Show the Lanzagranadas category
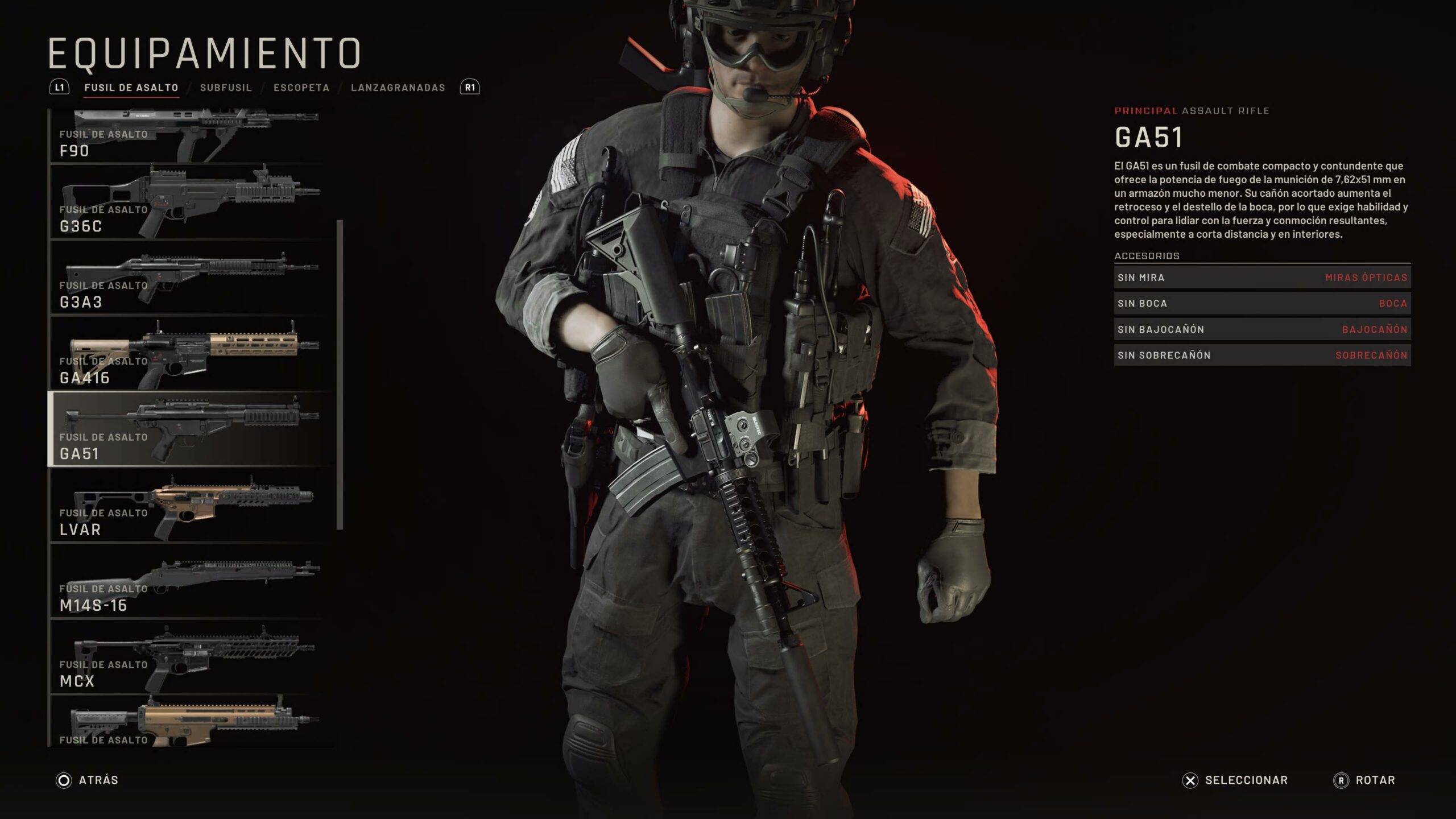 point(398,88)
